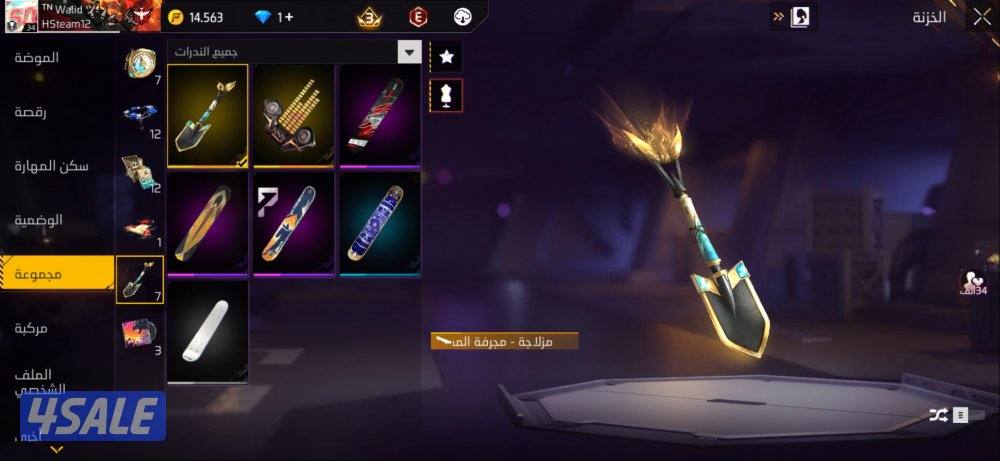1000x461 pixels.
Task: Toggle the star favorites filter
Action: (446, 57)
